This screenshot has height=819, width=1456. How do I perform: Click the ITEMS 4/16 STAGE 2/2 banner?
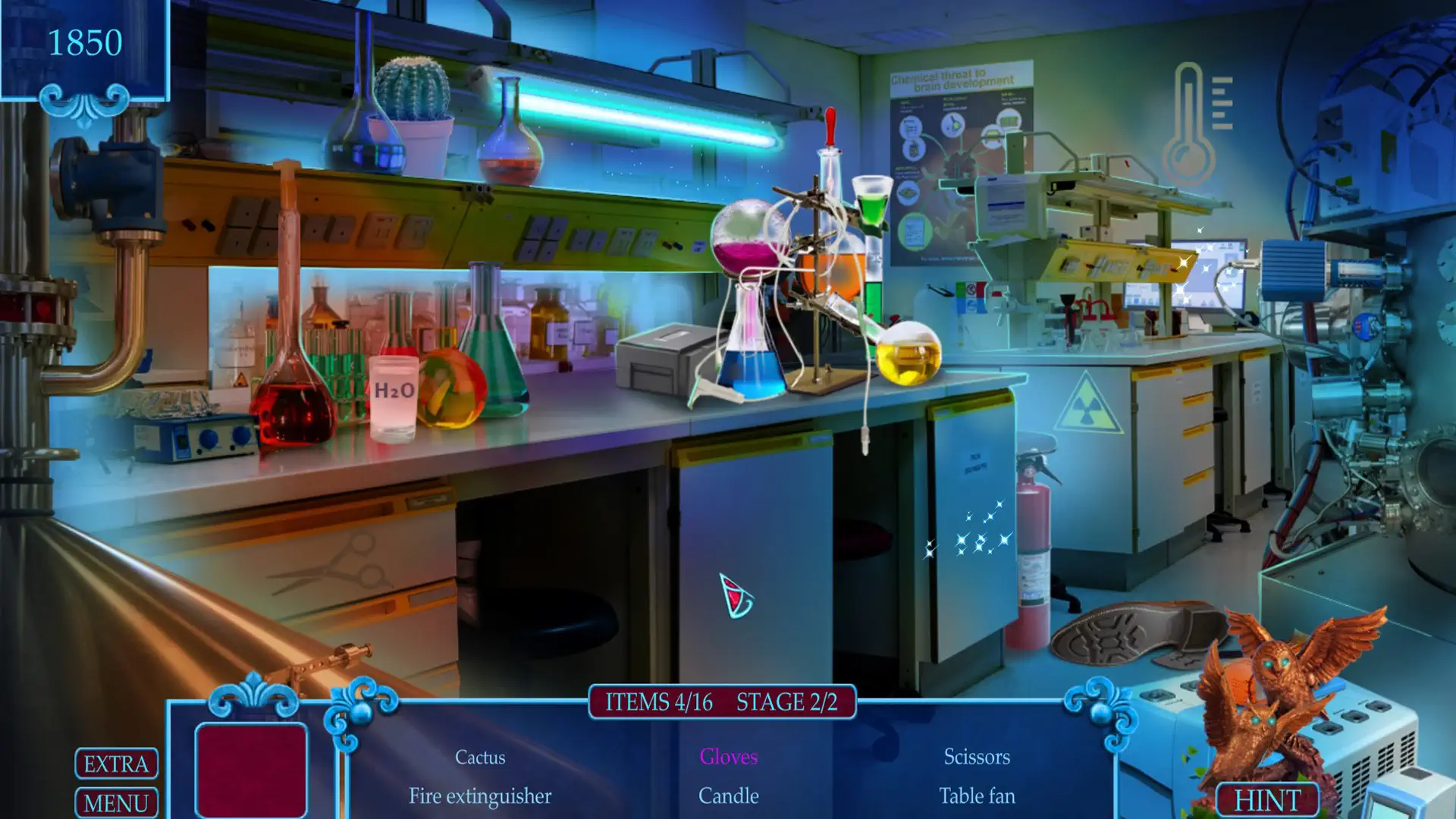pos(720,703)
